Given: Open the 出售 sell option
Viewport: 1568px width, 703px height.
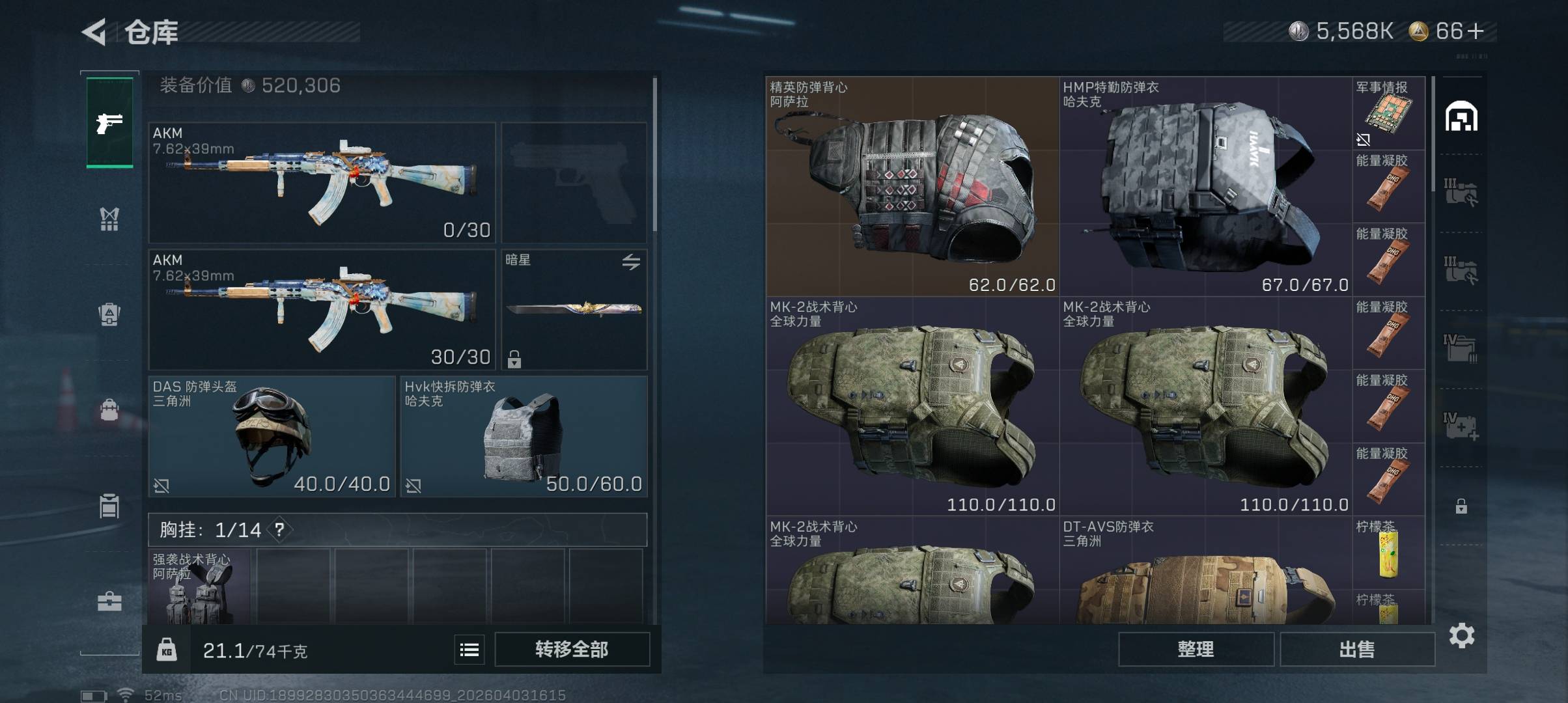Looking at the screenshot, I should coord(1357,649).
